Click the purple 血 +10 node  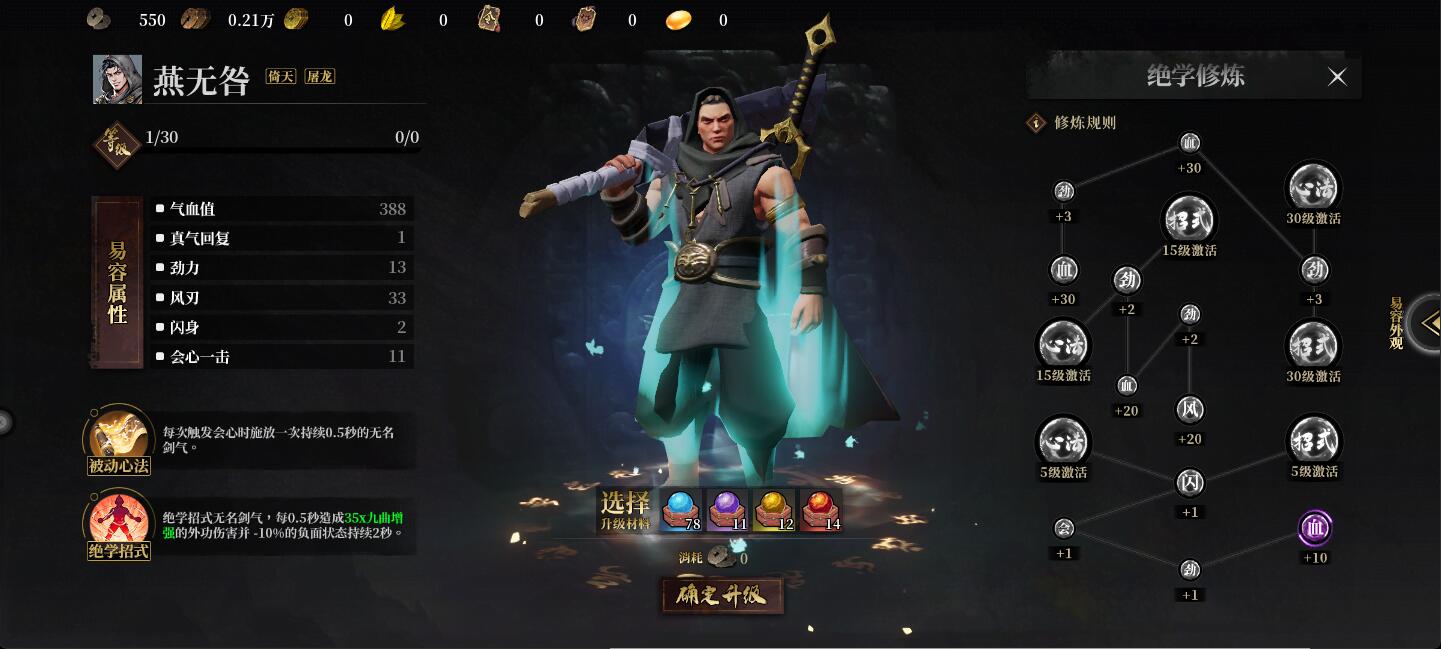1315,528
